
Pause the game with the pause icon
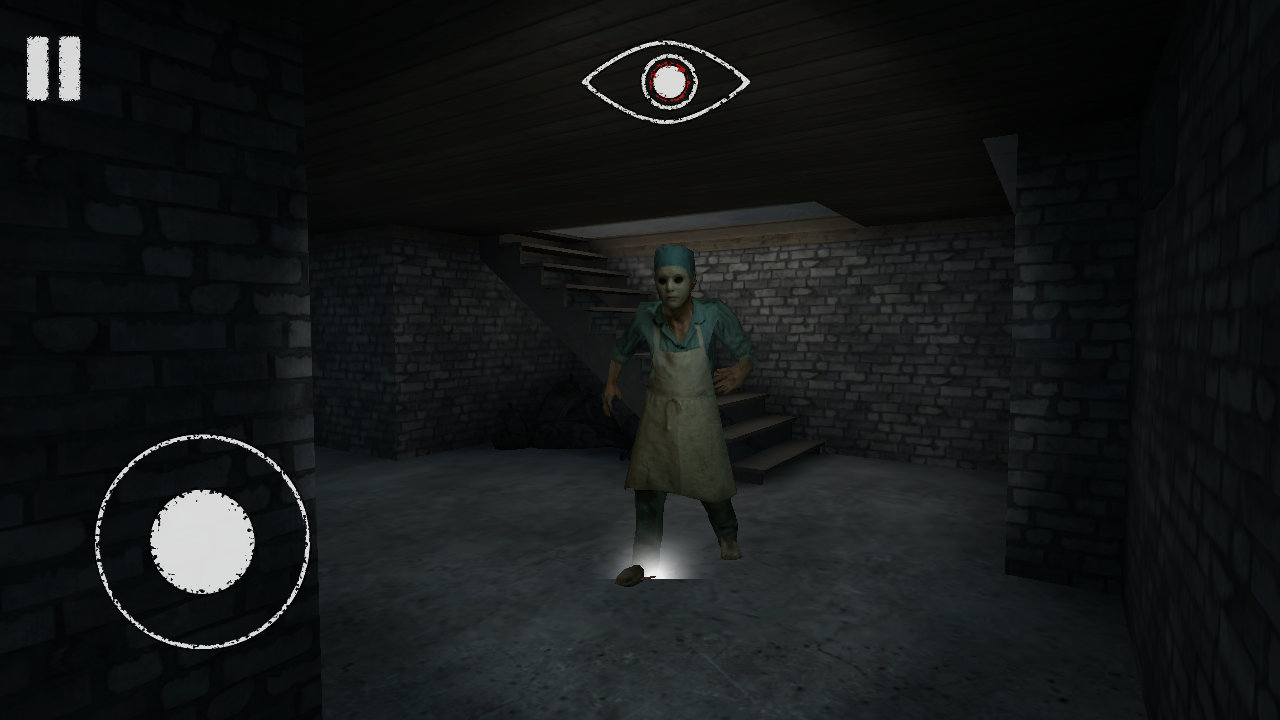click(x=52, y=66)
